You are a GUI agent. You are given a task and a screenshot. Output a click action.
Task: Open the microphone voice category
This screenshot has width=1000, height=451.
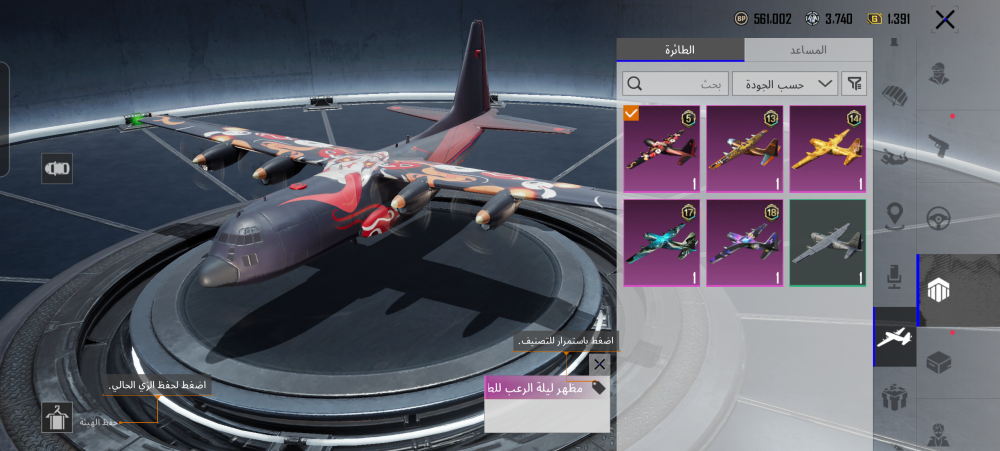[x=895, y=275]
